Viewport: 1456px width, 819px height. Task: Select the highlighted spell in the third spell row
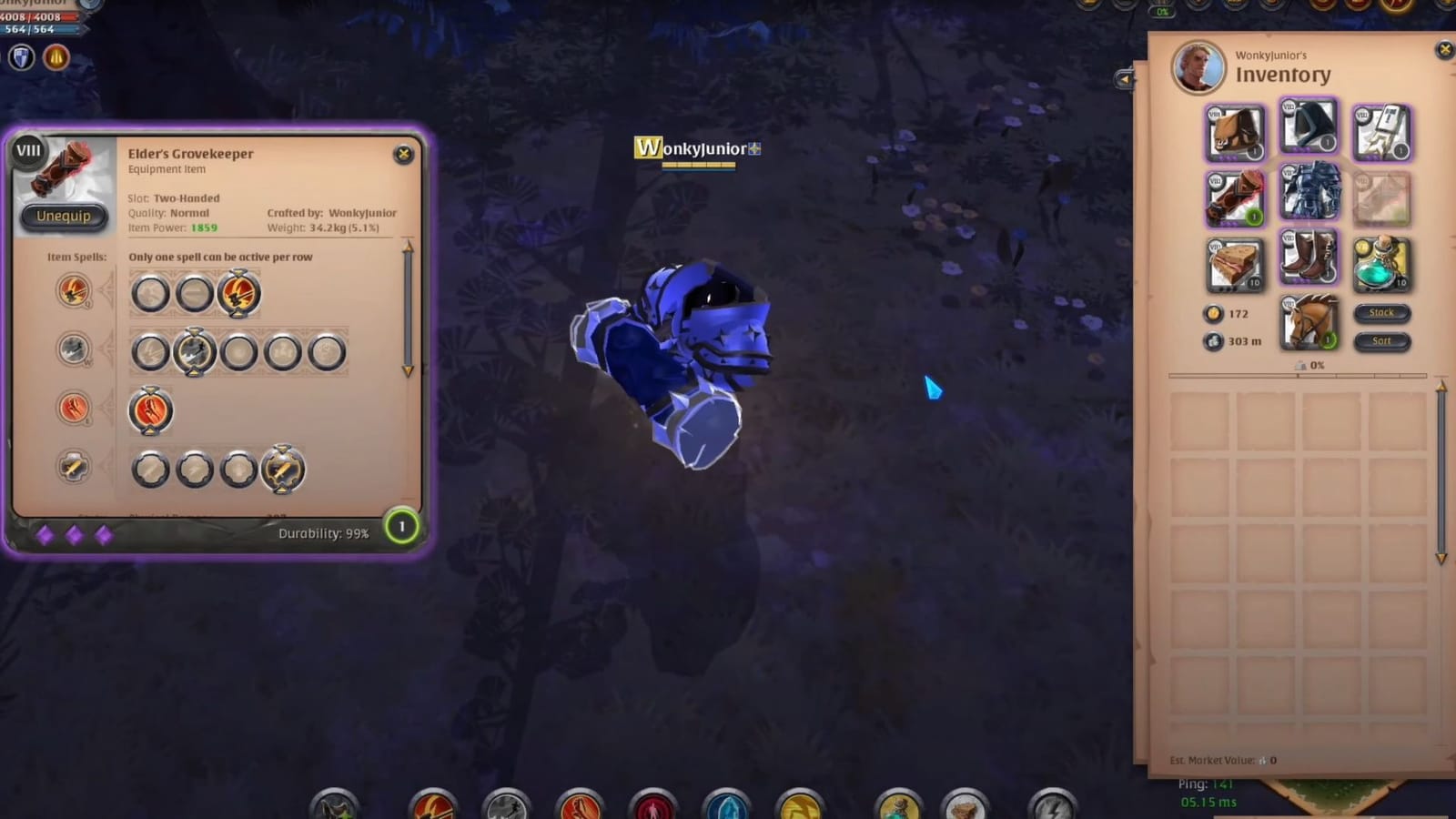[x=151, y=410]
